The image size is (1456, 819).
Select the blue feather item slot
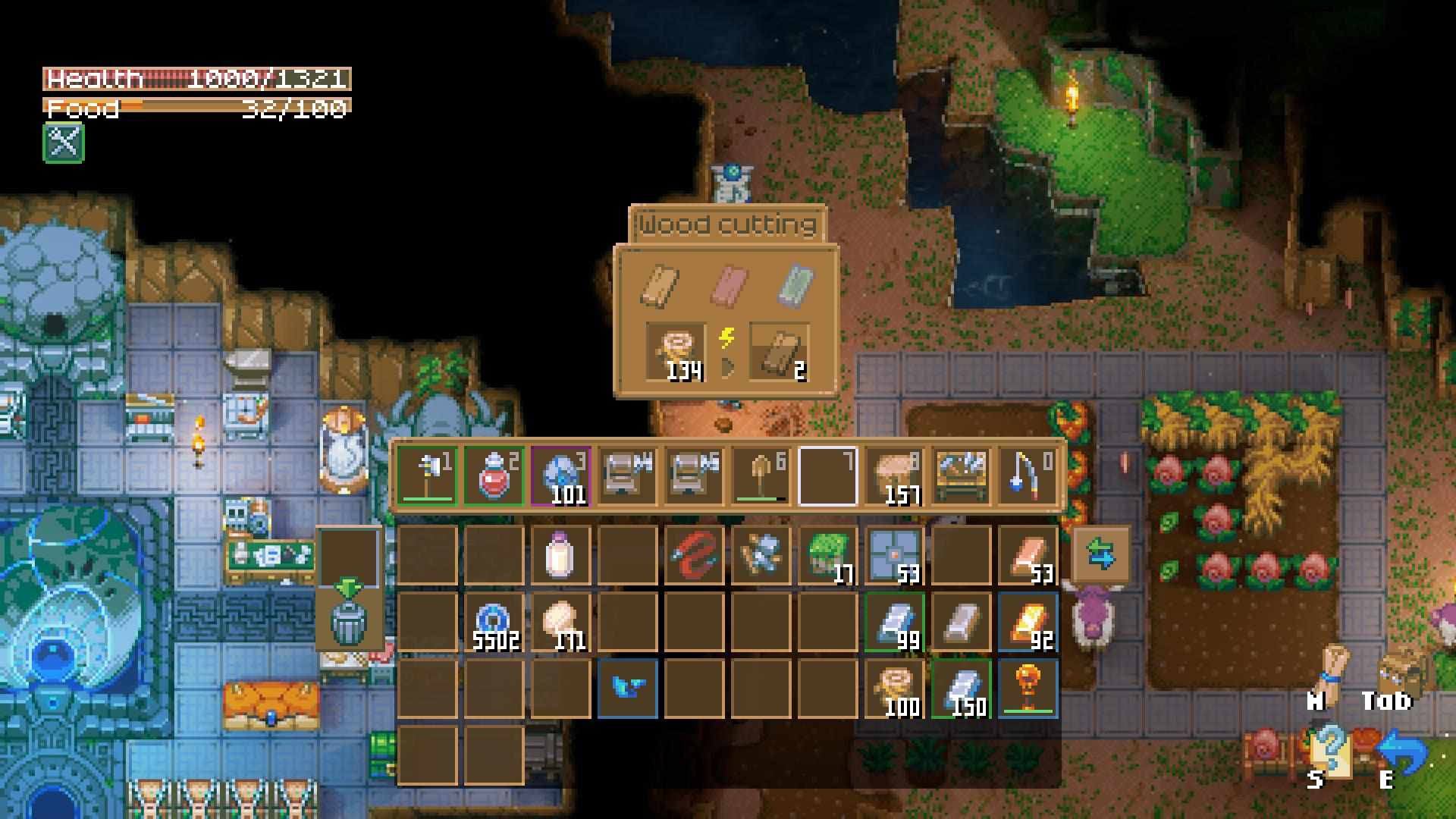pos(627,689)
